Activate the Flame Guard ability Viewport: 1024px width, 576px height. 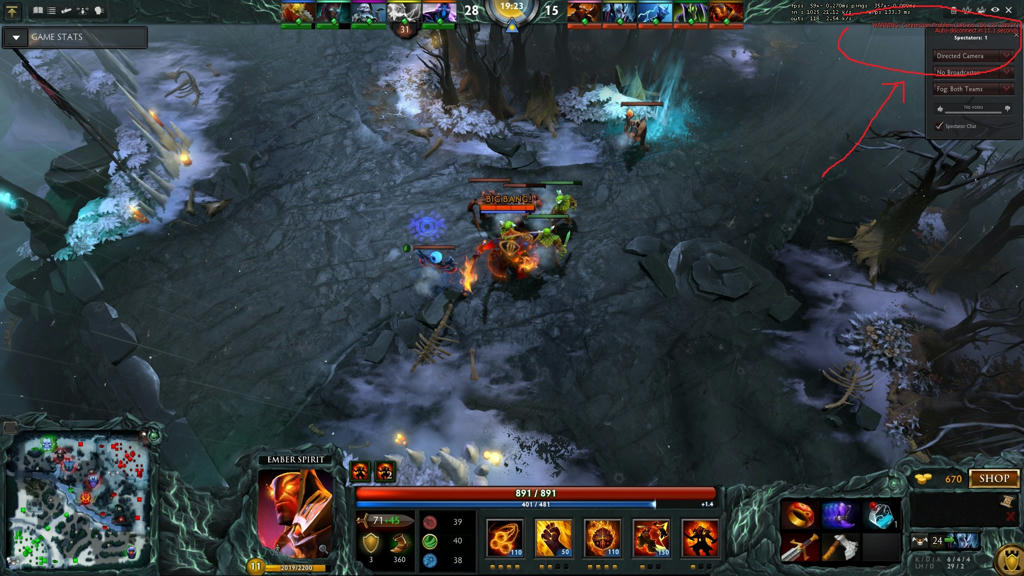pyautogui.click(x=602, y=537)
